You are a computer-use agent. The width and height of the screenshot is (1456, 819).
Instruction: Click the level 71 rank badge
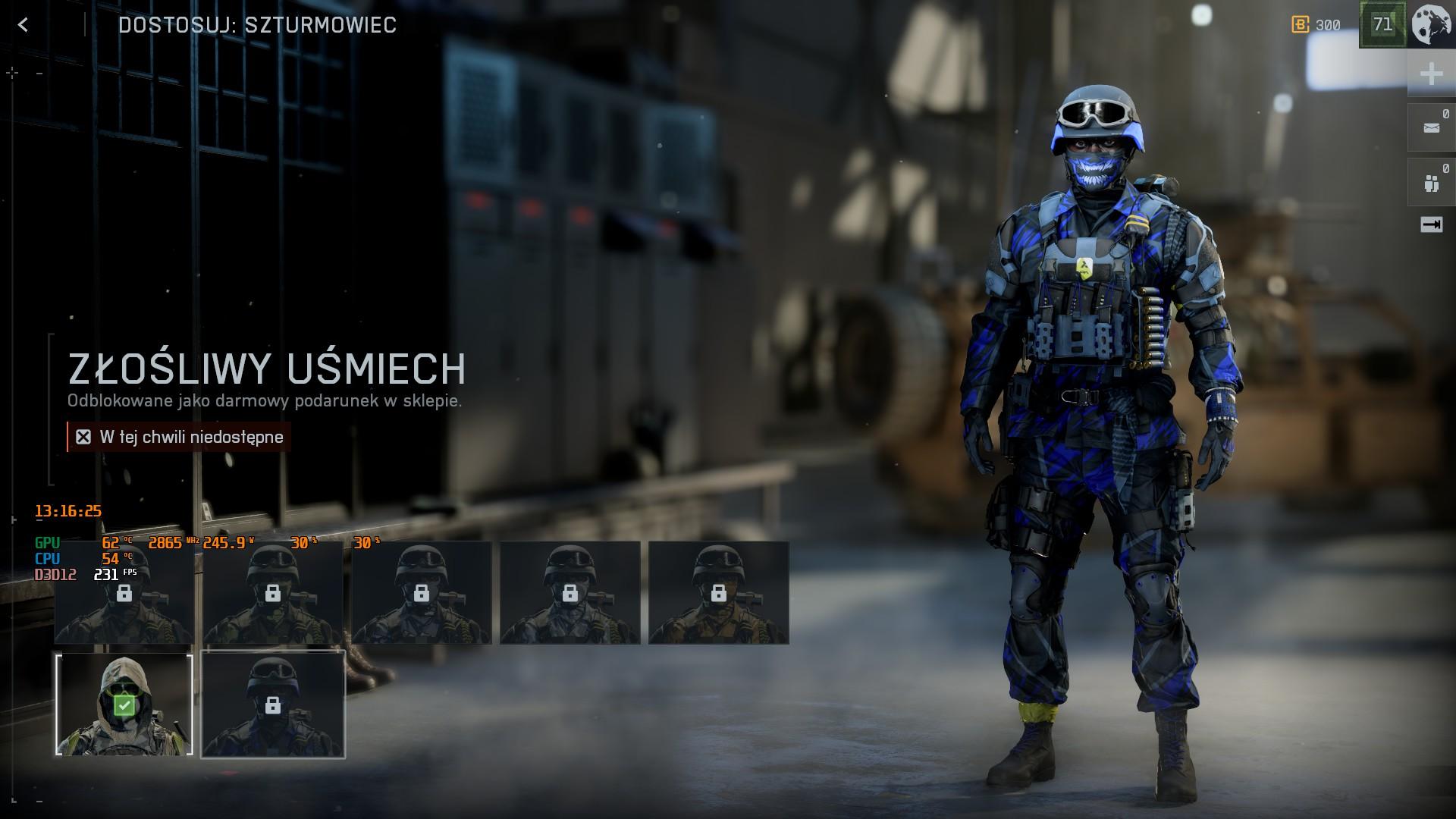(x=1382, y=24)
